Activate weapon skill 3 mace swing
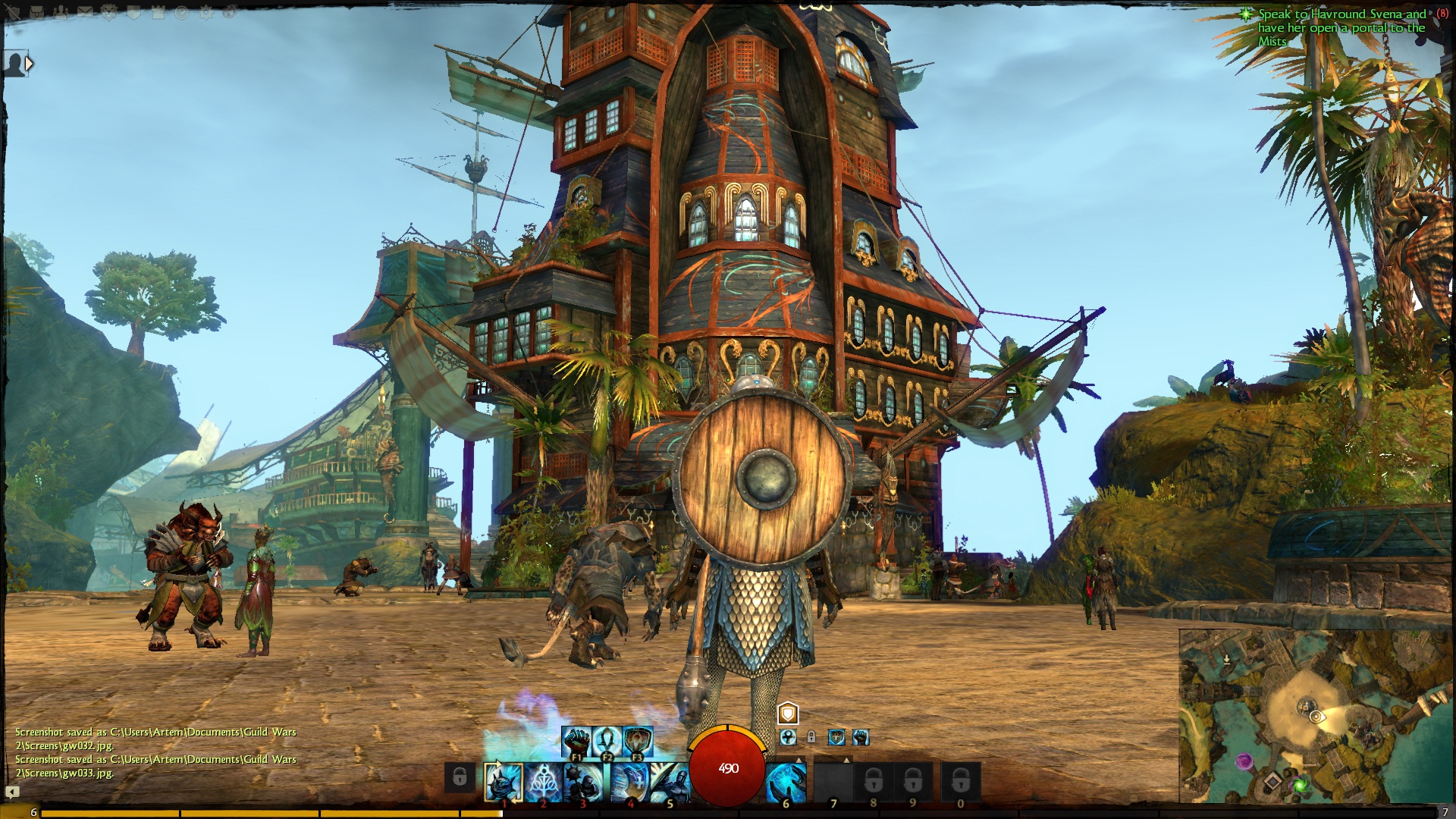Image resolution: width=1456 pixels, height=819 pixels. coord(583,783)
